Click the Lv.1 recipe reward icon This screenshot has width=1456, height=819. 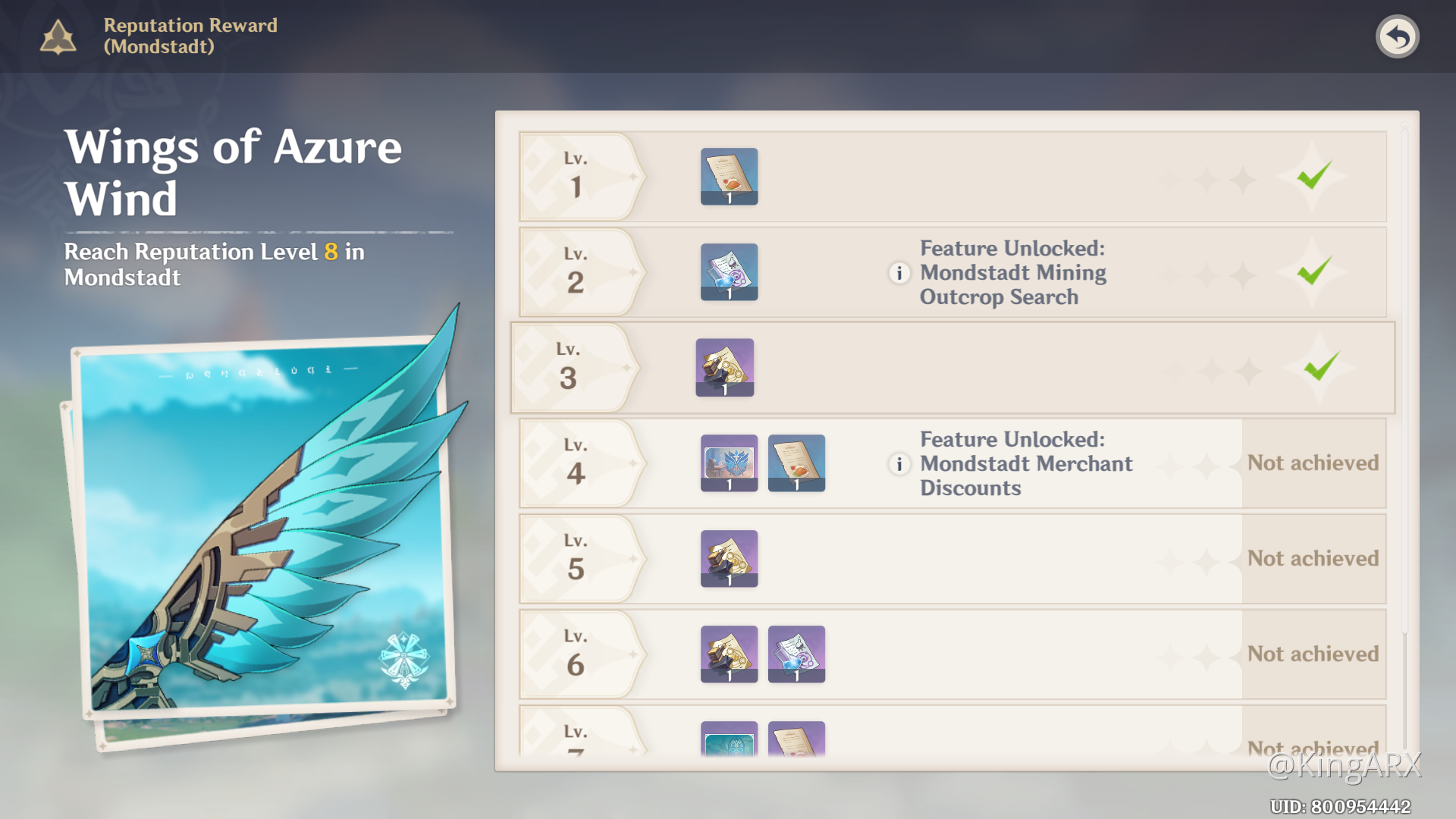(x=728, y=176)
